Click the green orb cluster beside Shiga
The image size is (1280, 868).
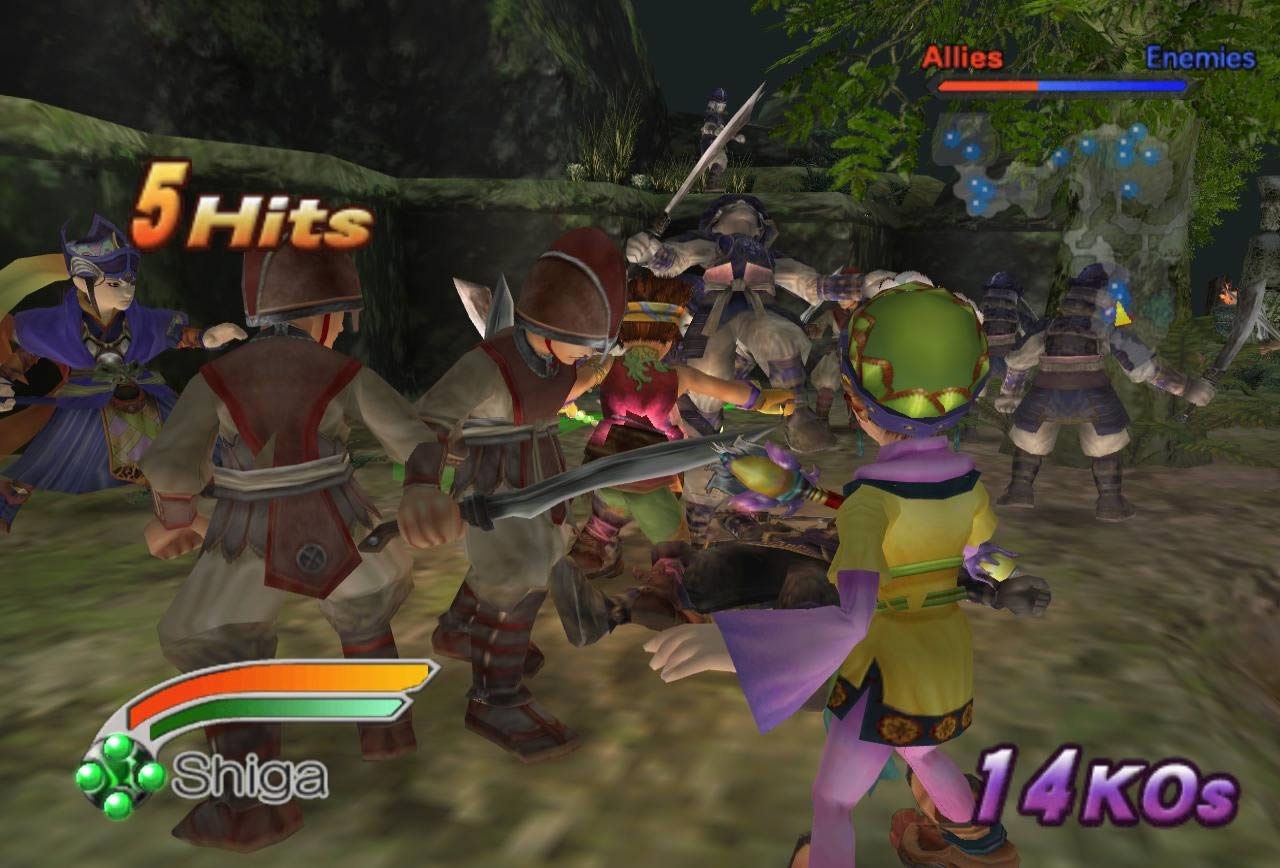pos(119,777)
